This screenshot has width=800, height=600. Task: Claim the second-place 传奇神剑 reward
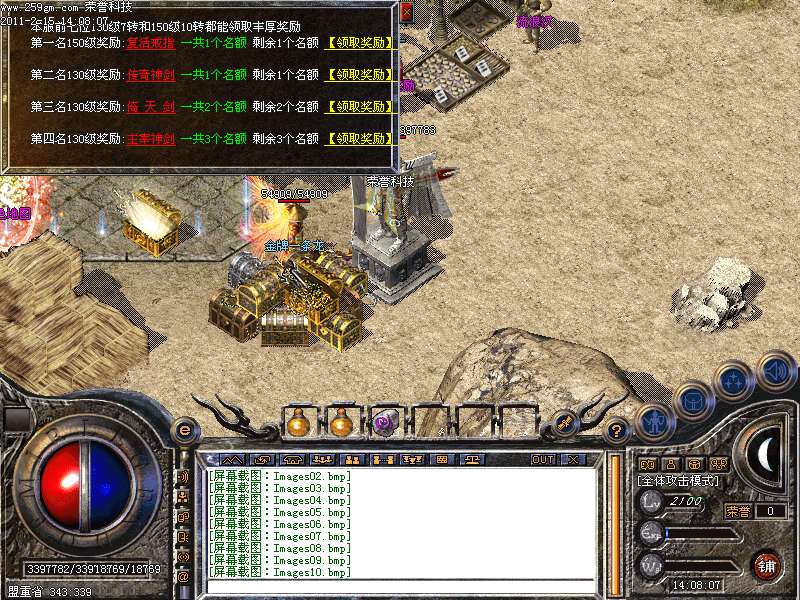[360, 75]
